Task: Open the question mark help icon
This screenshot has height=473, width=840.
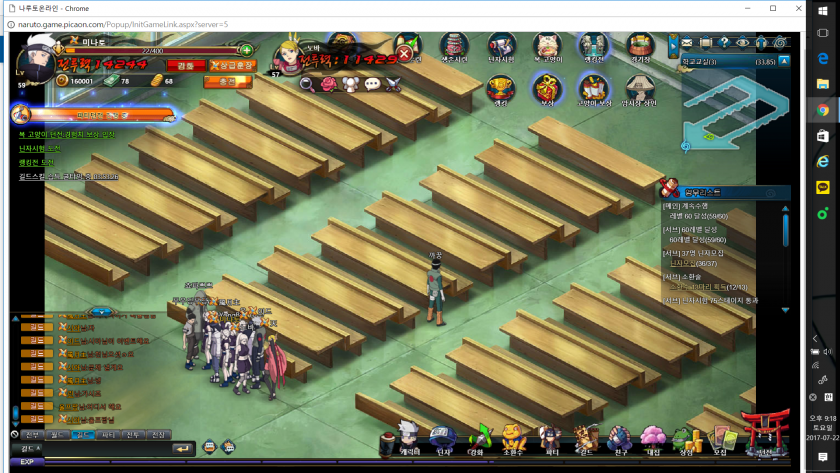Action: tap(724, 42)
